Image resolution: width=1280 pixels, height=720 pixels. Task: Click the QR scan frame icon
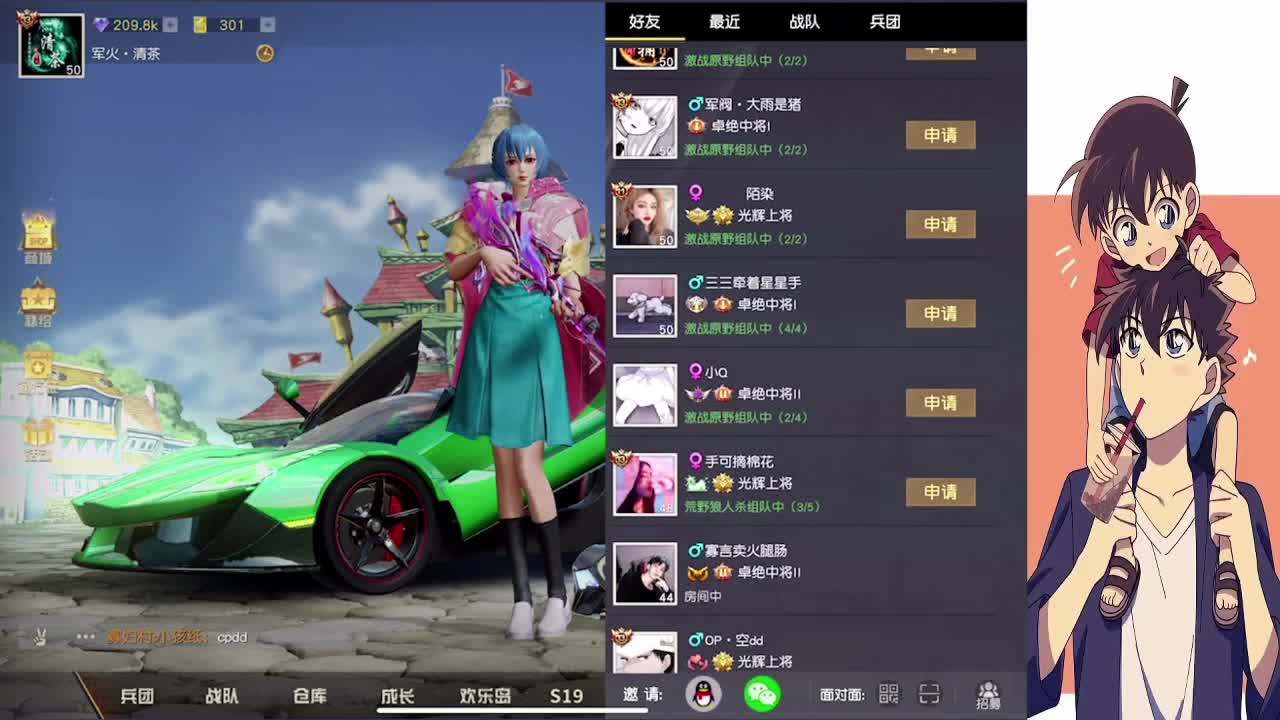click(931, 692)
